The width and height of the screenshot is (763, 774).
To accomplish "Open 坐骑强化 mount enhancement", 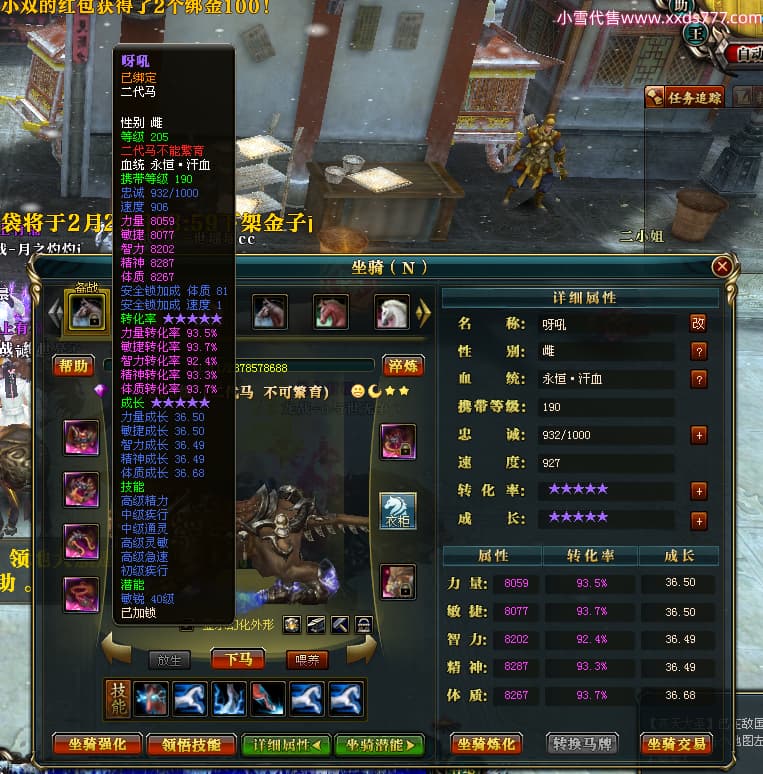I will 95,744.
